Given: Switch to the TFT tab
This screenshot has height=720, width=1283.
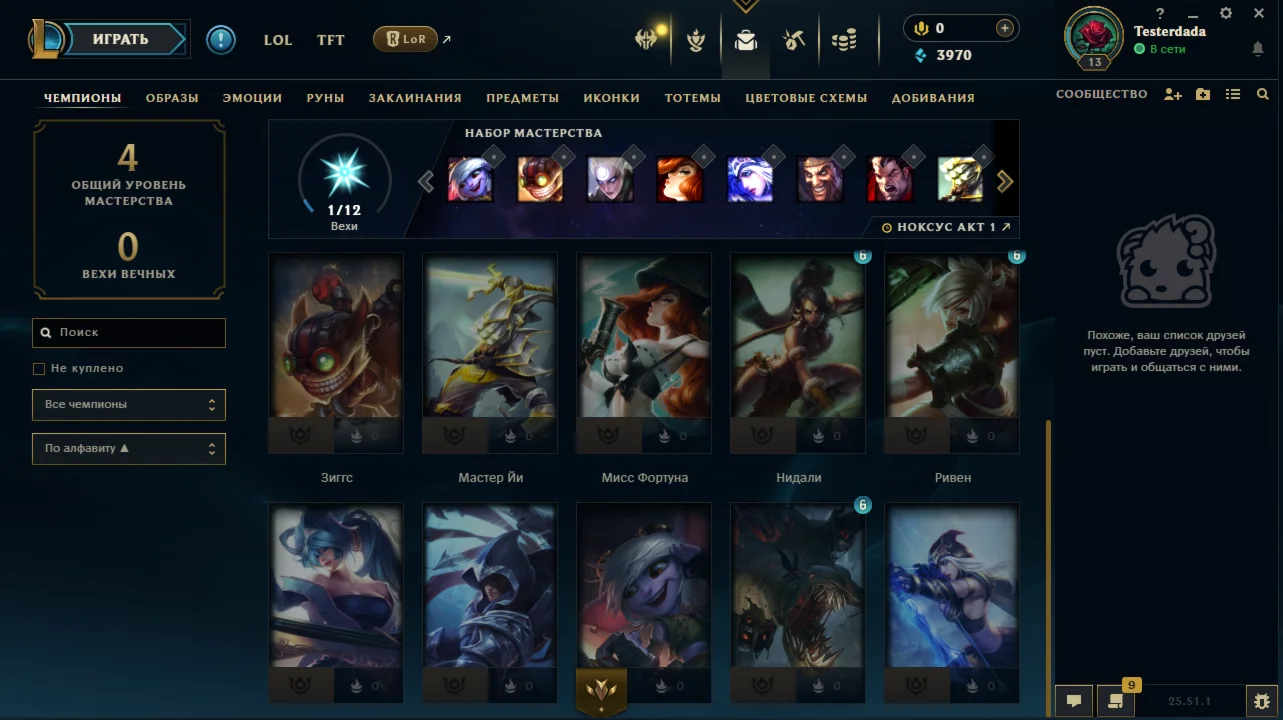Looking at the screenshot, I should (x=330, y=40).
